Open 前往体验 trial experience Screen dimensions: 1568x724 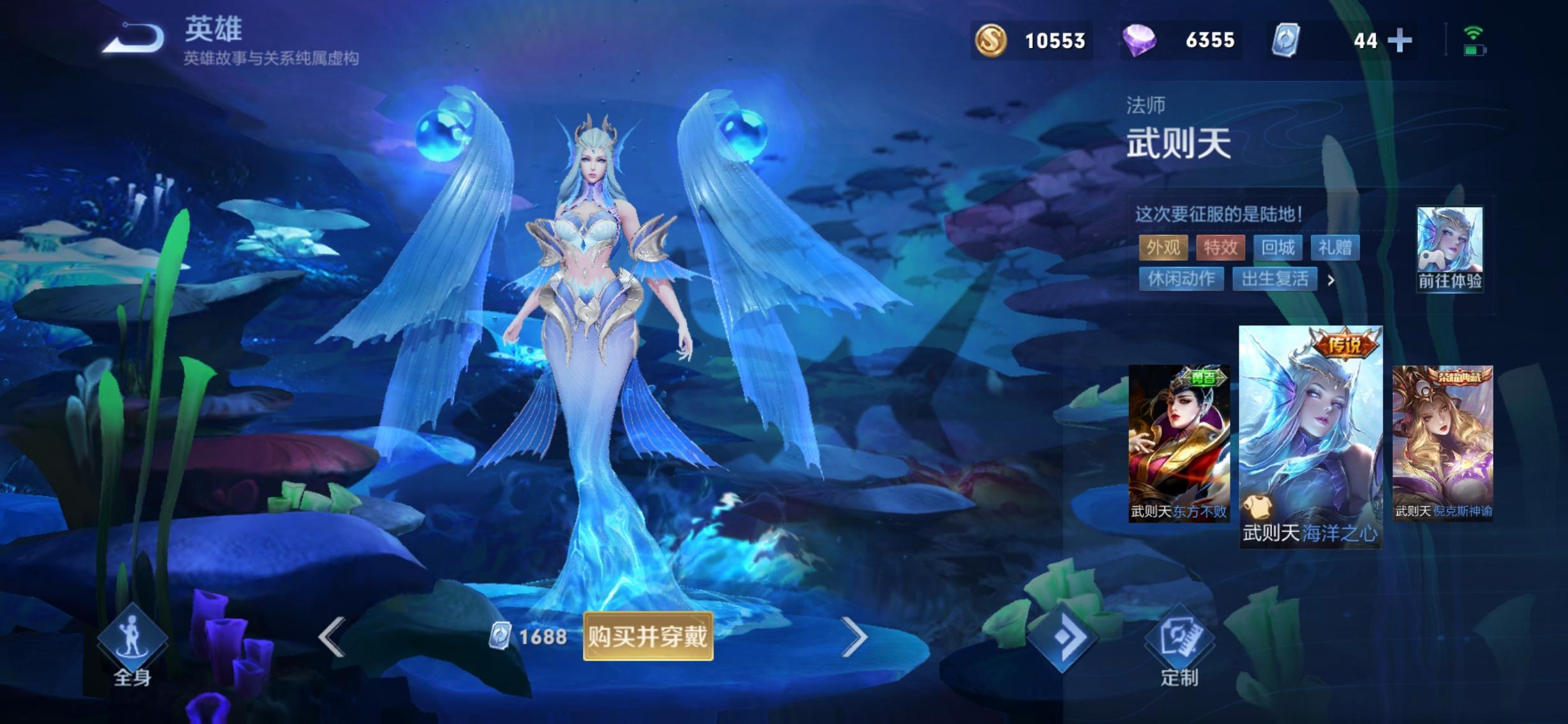1450,249
